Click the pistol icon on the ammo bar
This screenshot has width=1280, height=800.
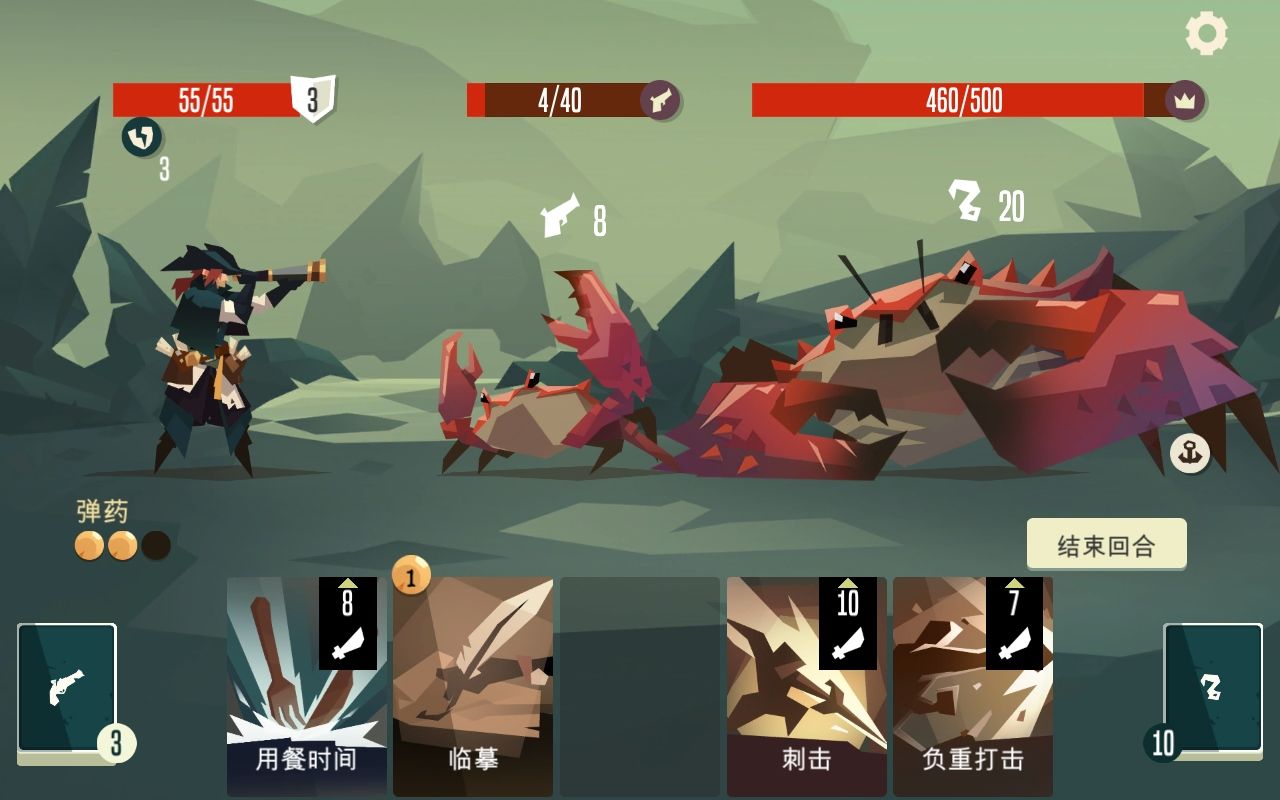coord(659,100)
